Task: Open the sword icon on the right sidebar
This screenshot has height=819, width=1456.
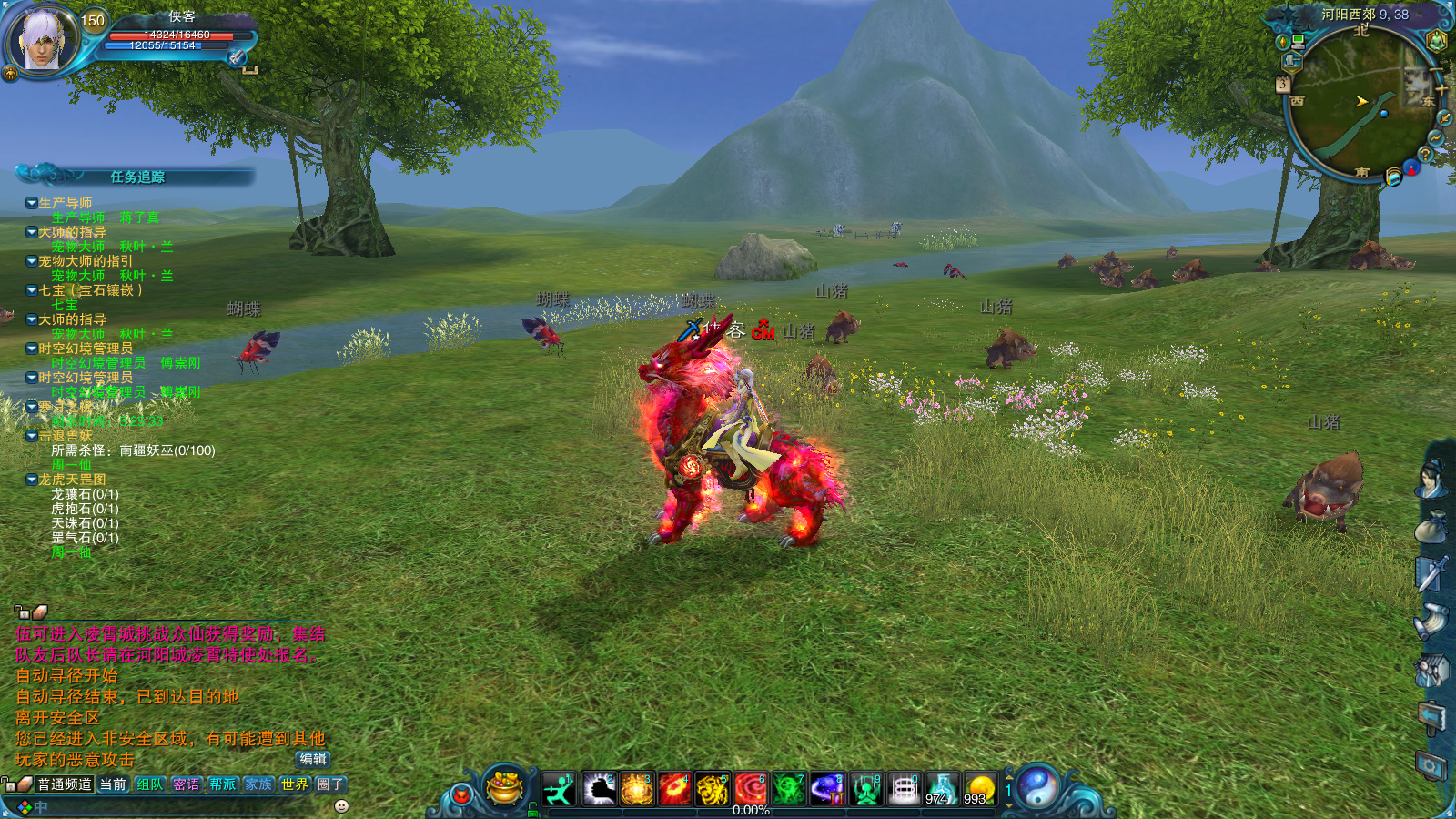Action: tap(1431, 573)
